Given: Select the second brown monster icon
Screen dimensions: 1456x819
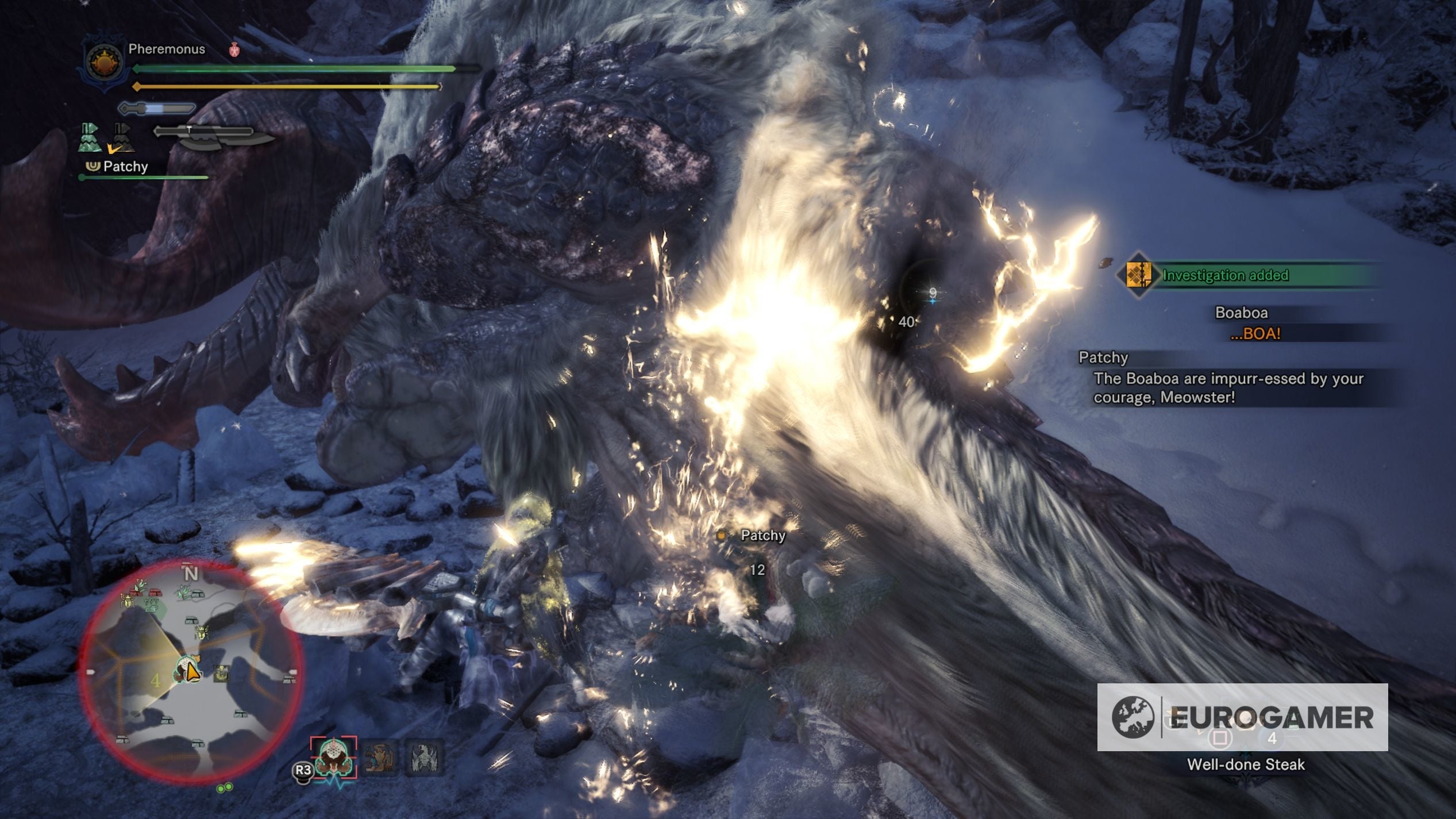Looking at the screenshot, I should point(378,758).
